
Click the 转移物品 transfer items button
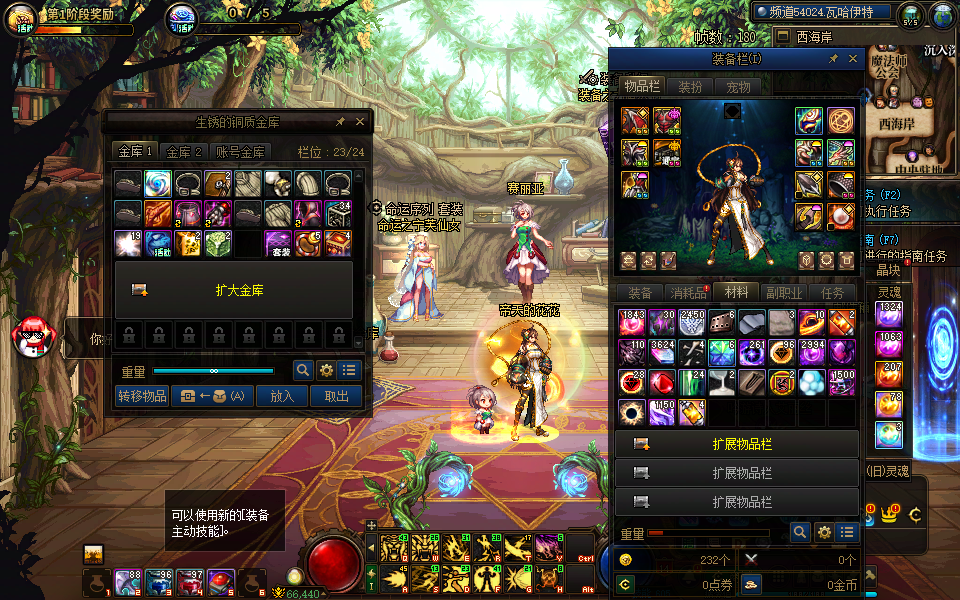(142, 396)
